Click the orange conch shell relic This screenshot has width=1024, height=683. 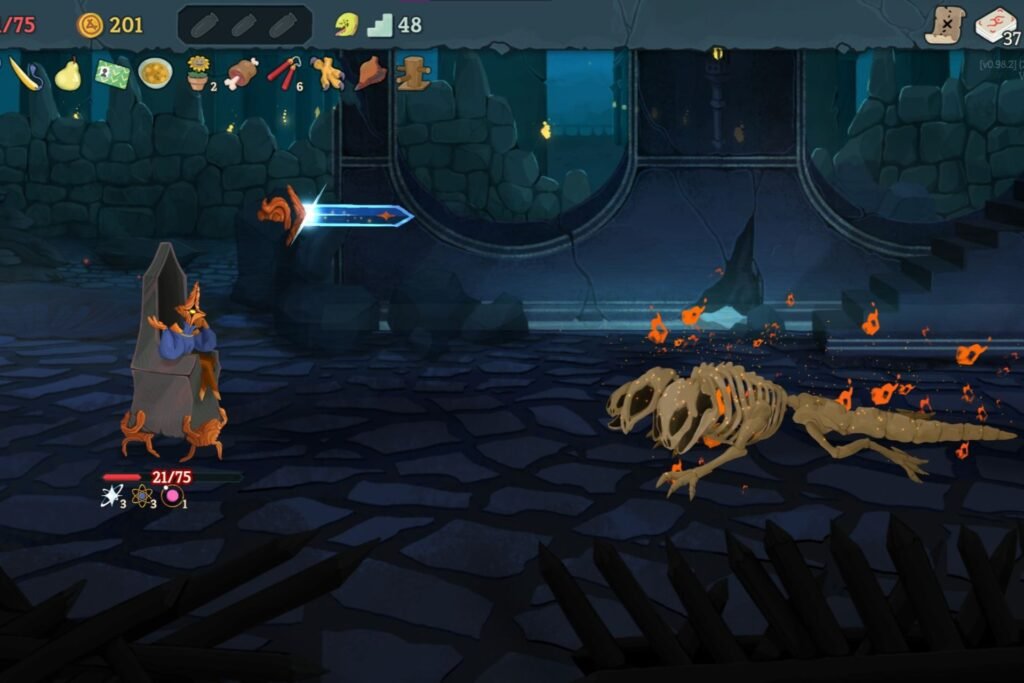(370, 73)
